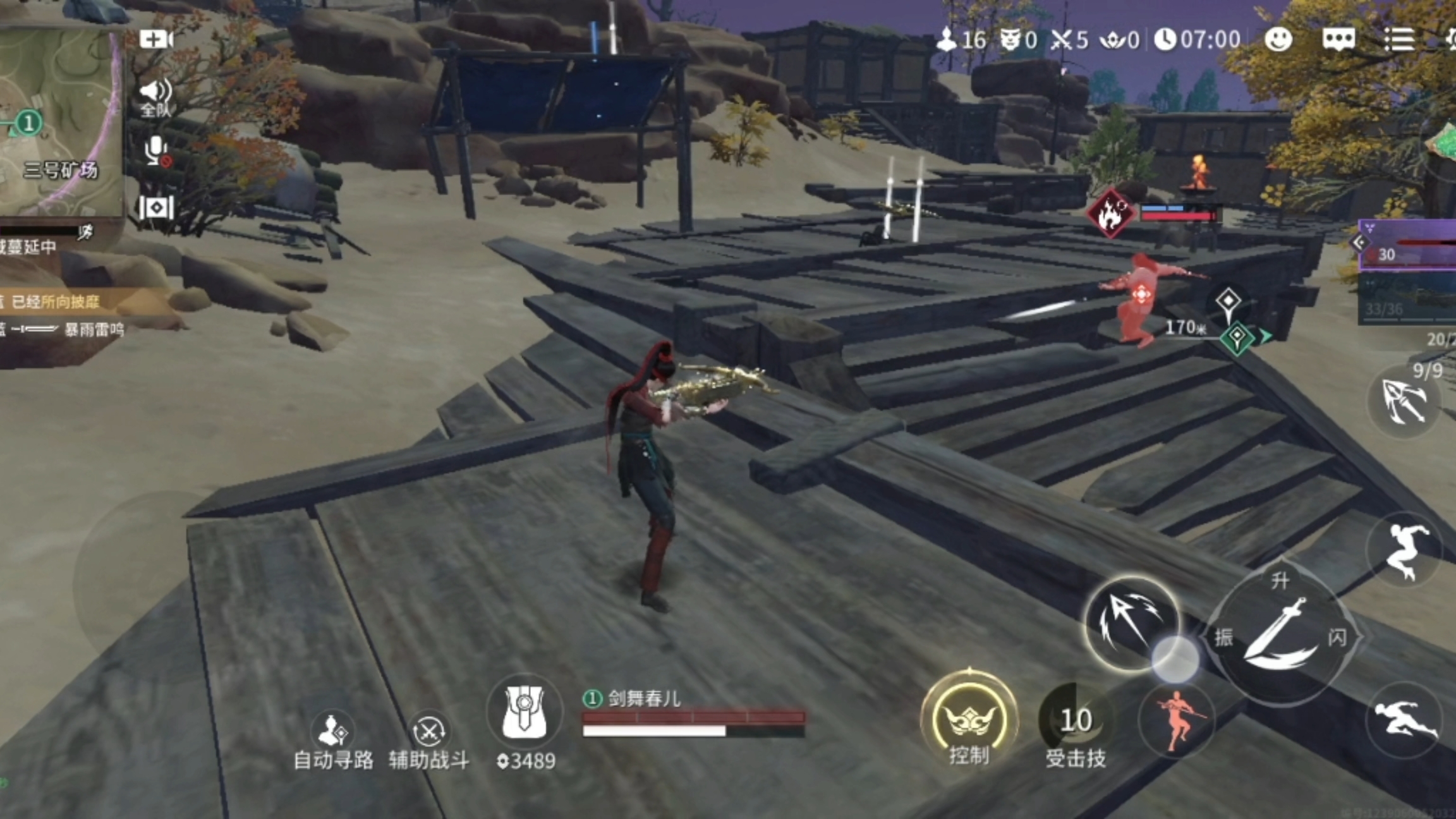Toggle the 全队 team speaker
This screenshot has height=819, width=1456.
pos(155,98)
